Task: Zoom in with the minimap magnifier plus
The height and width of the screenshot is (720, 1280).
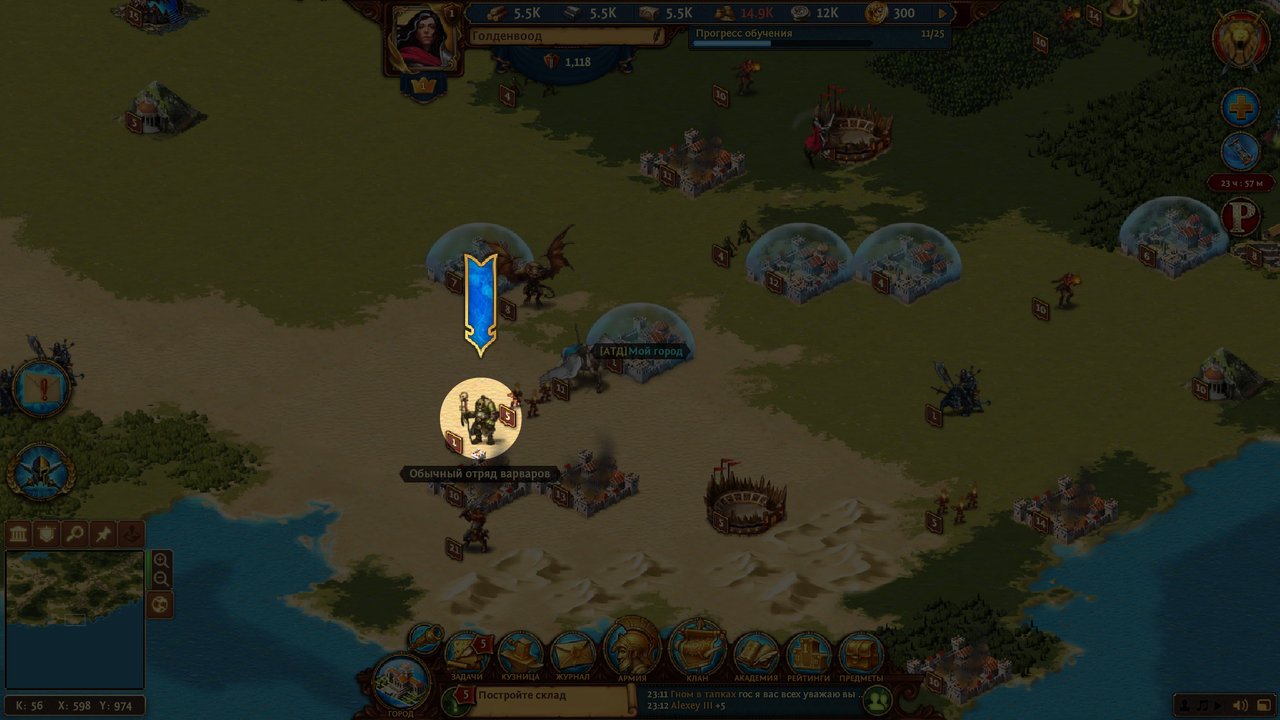Action: pyautogui.click(x=161, y=560)
